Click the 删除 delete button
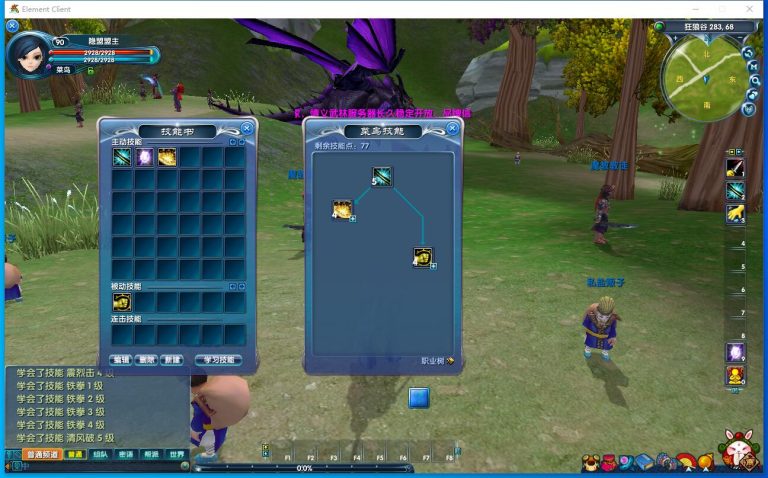The height and width of the screenshot is (478, 768). [146, 359]
